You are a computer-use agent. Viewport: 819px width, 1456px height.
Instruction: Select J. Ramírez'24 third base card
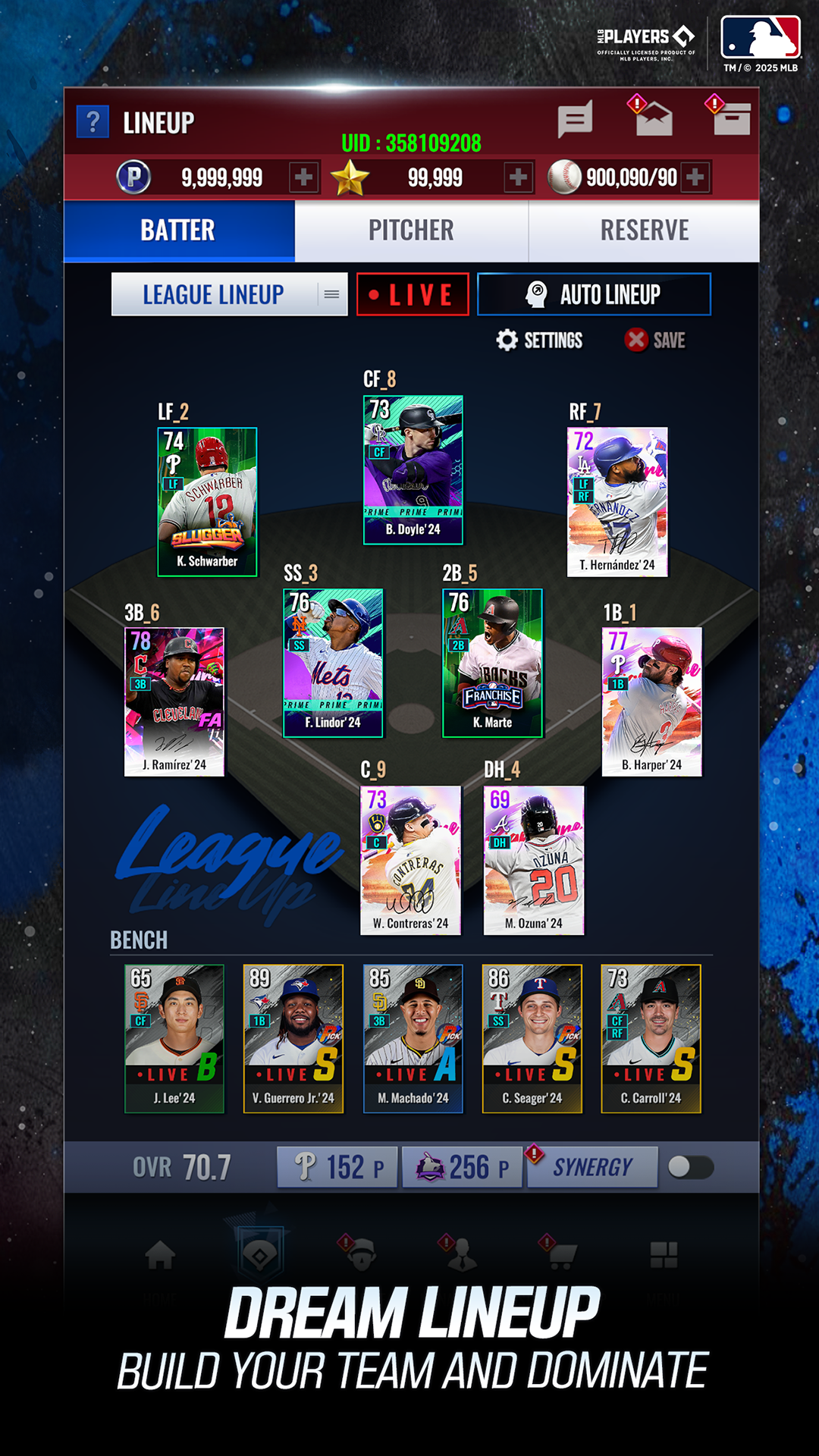[174, 701]
